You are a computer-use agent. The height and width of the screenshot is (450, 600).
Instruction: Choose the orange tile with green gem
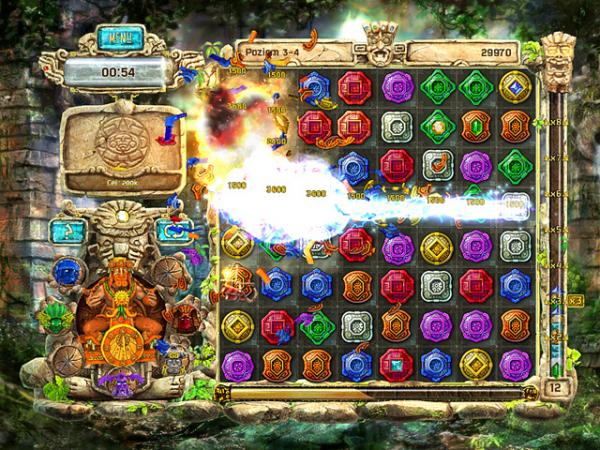(474, 125)
